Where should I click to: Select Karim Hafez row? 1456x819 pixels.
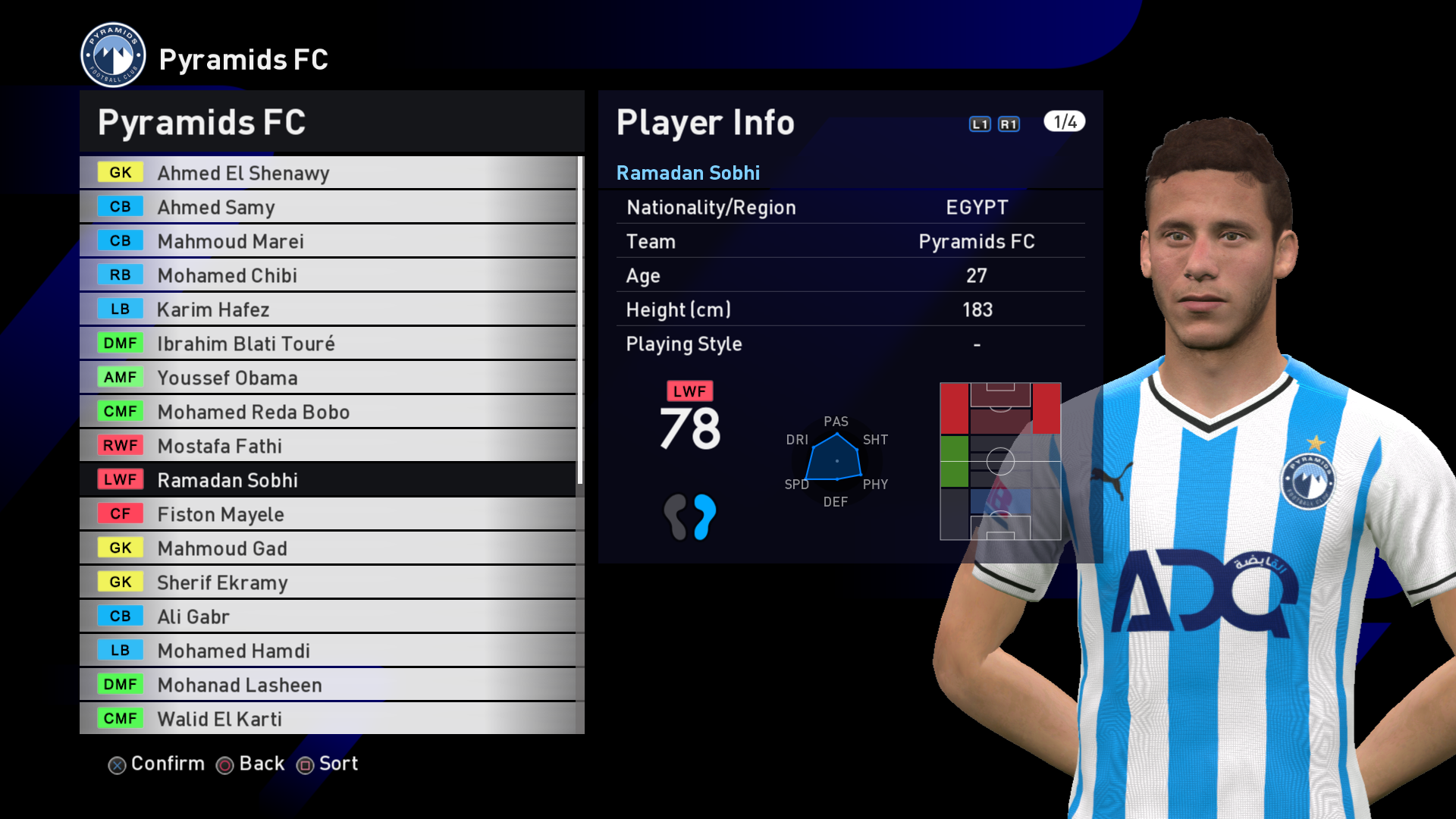[x=328, y=309]
